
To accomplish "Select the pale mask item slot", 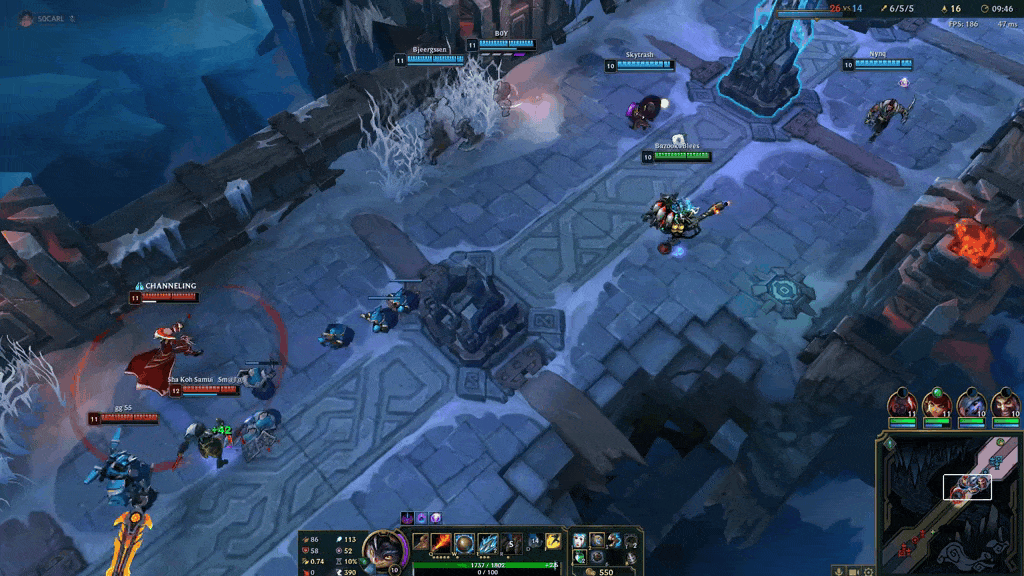I will tap(580, 540).
